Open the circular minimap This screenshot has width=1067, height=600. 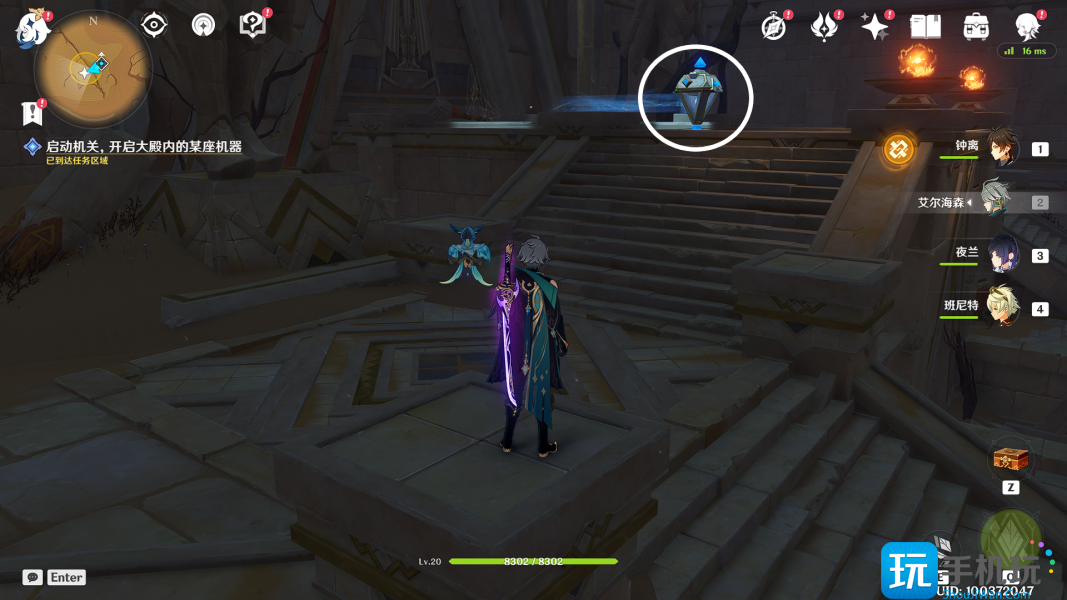point(92,68)
